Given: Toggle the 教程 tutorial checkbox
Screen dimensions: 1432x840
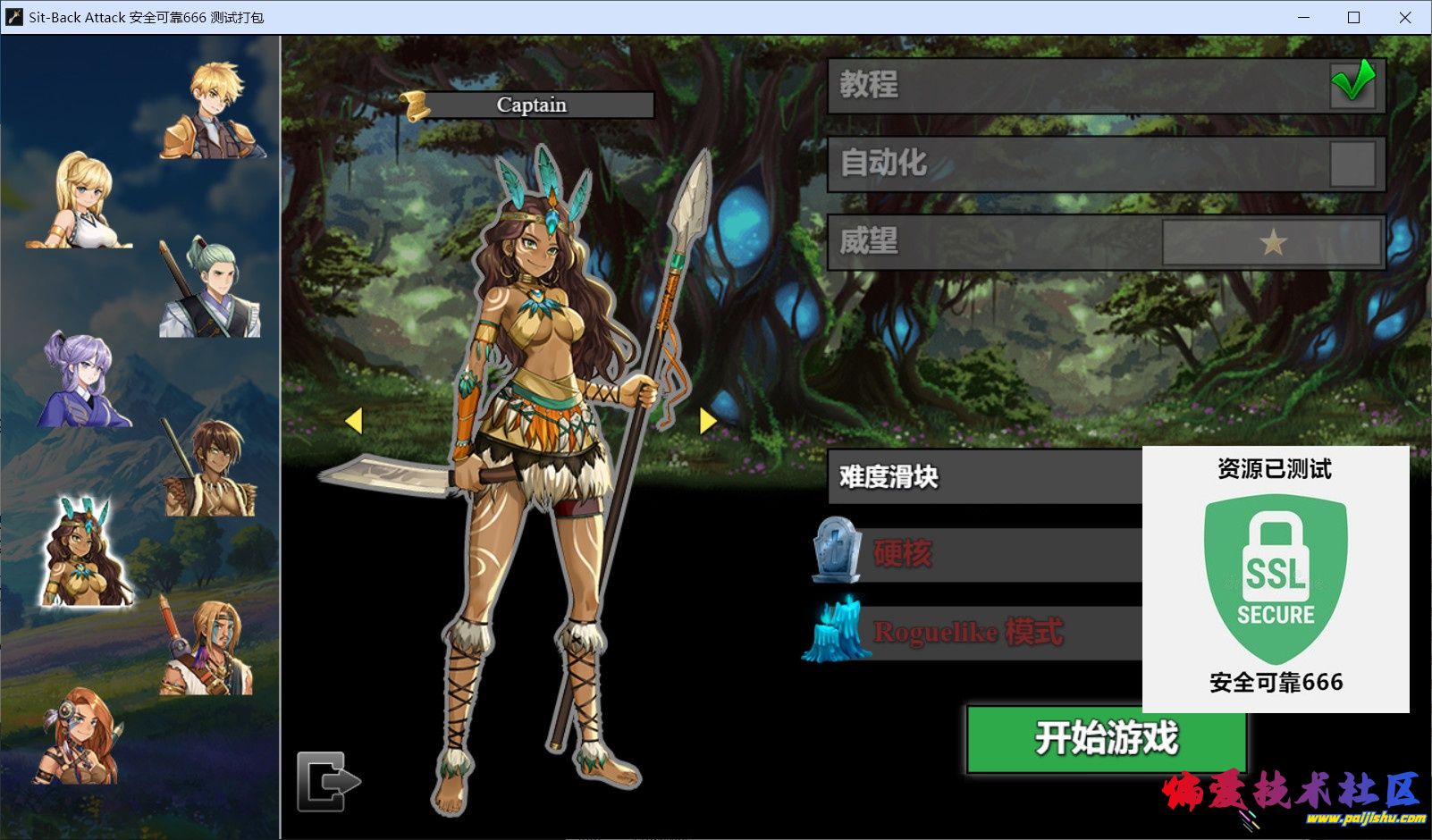Looking at the screenshot, I should [1352, 85].
